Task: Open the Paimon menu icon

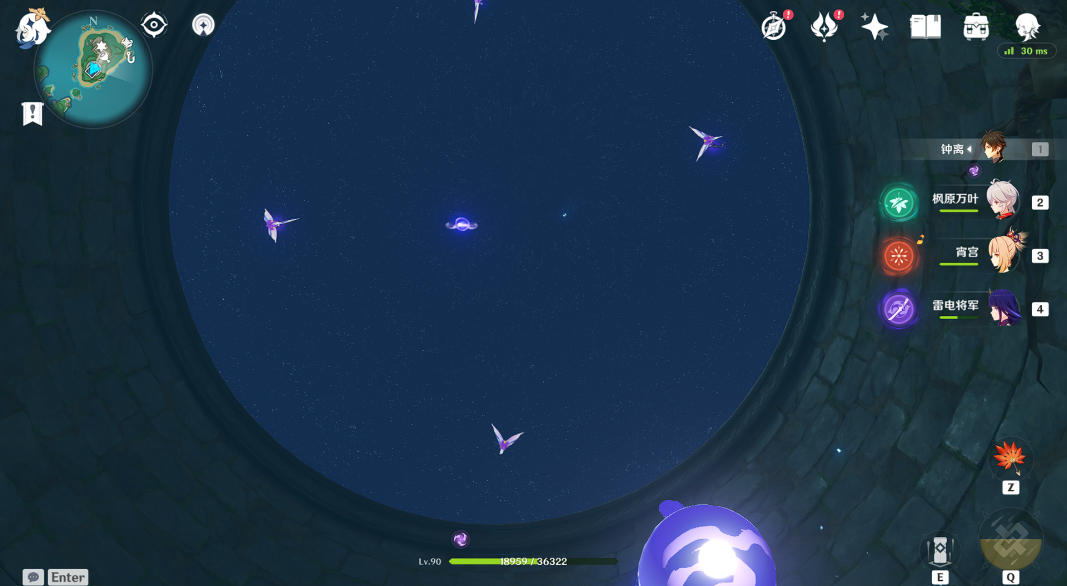Action: [x=33, y=27]
